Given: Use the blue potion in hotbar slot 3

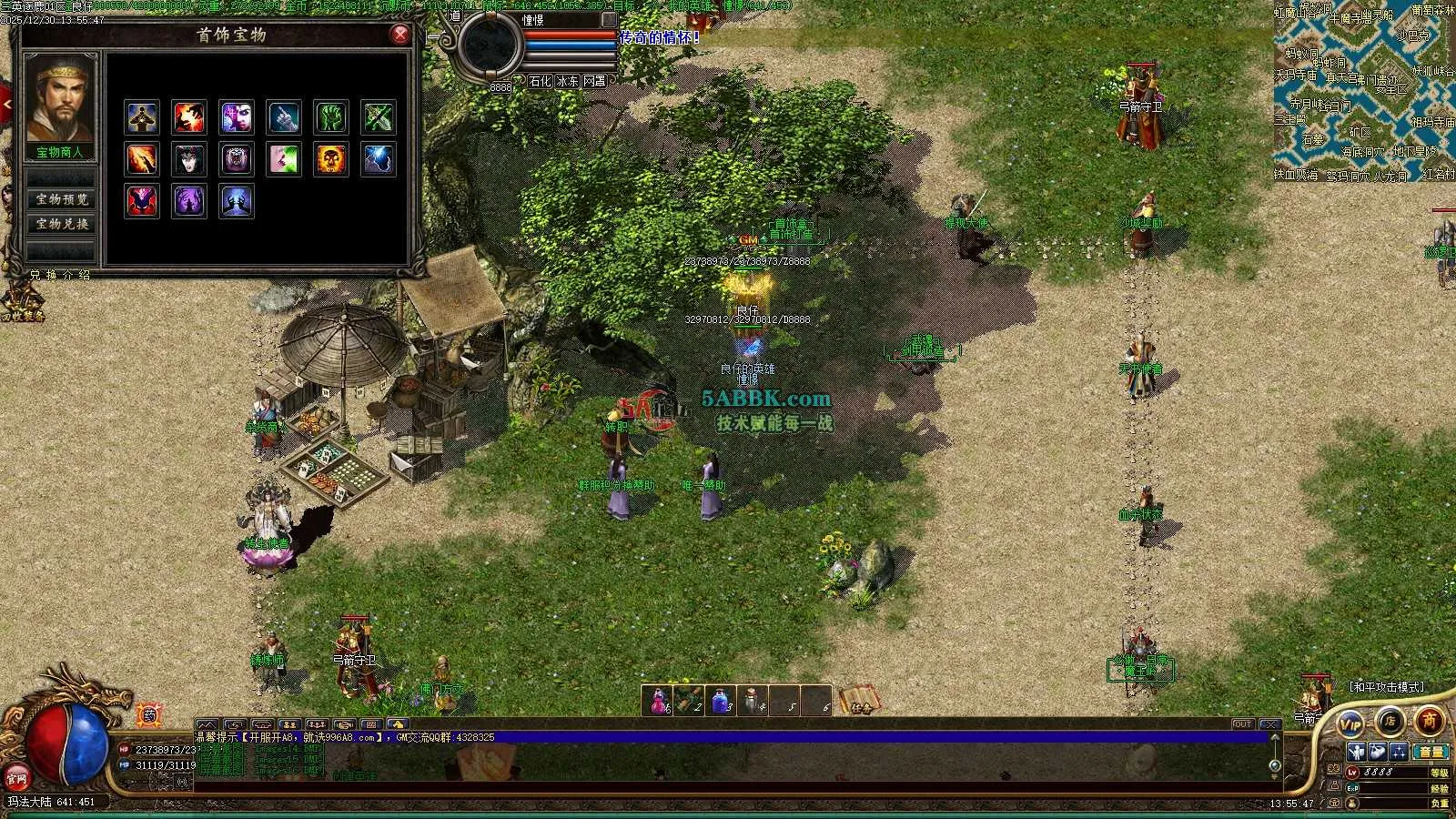Looking at the screenshot, I should (x=721, y=701).
